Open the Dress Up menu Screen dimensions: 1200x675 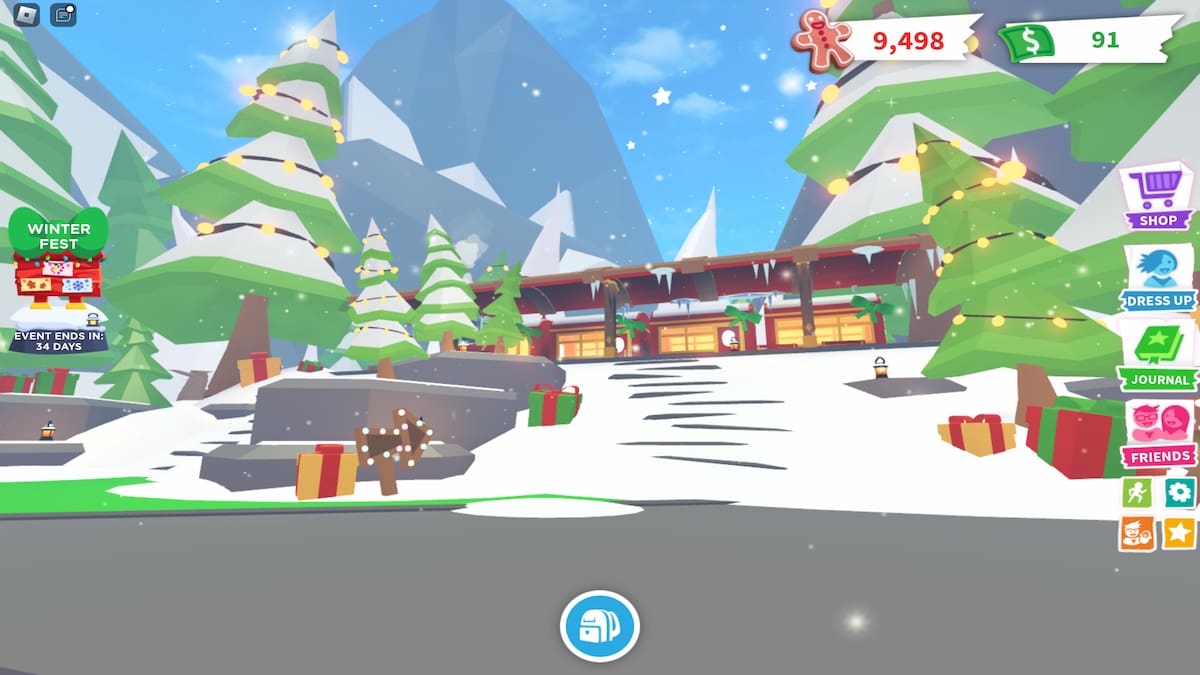click(1157, 277)
